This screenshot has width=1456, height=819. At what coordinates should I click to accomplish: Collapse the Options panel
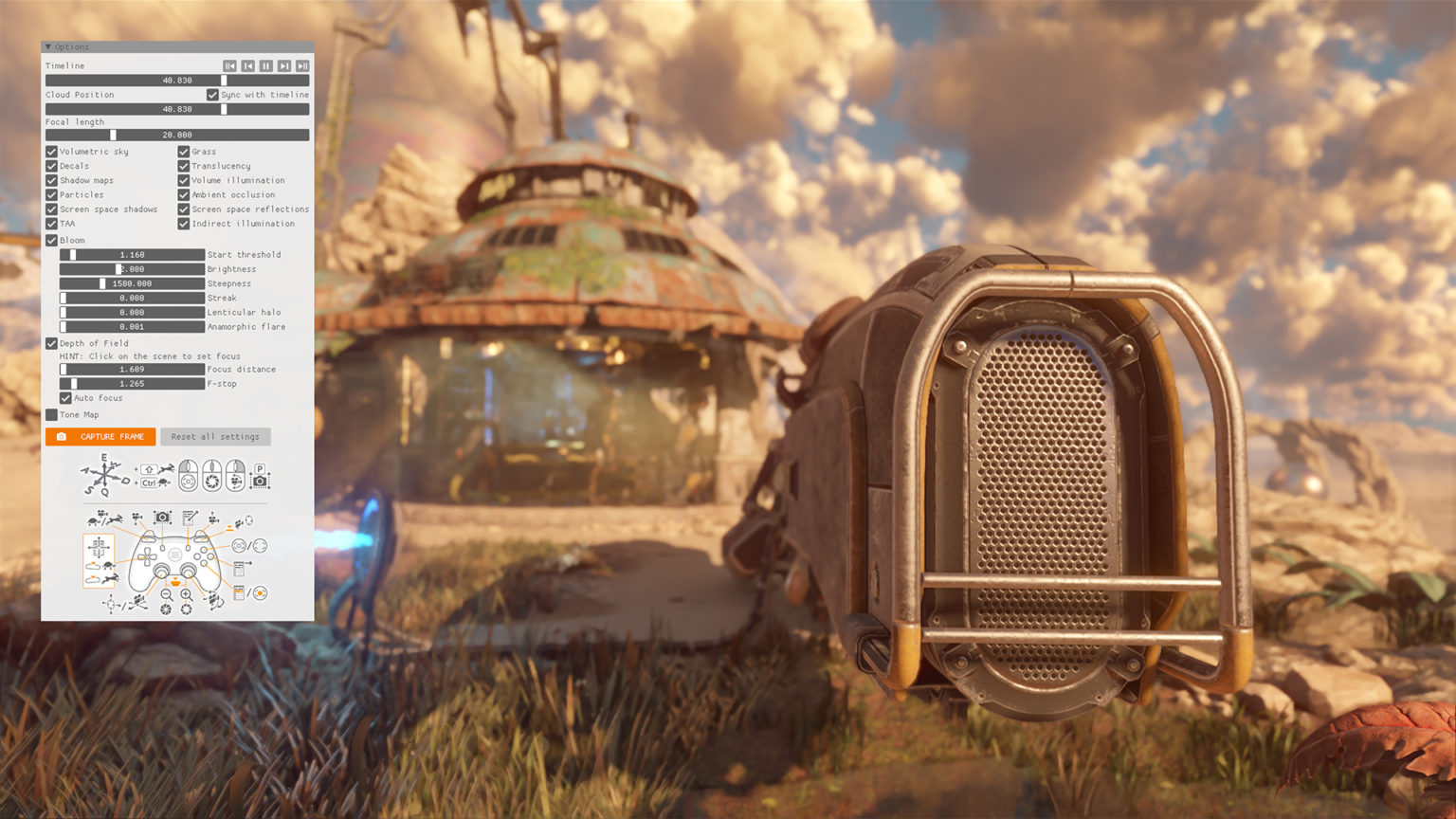pyautogui.click(x=48, y=46)
